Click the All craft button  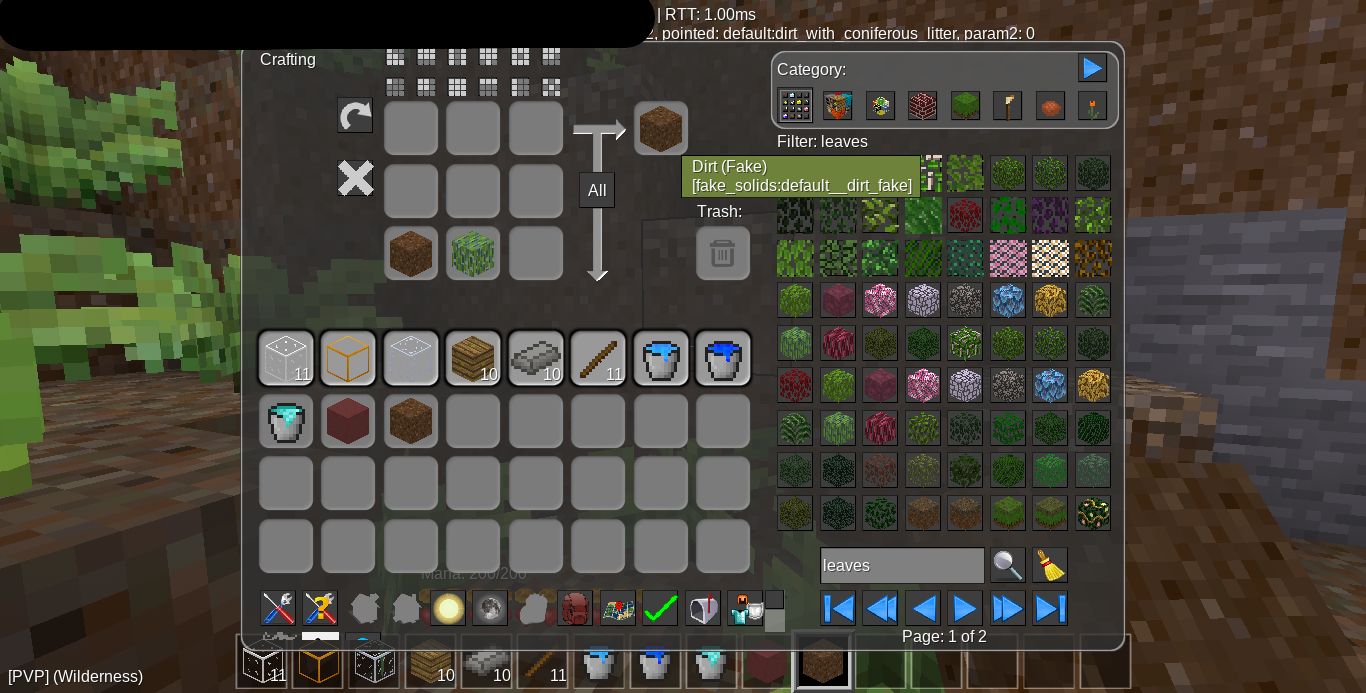597,190
